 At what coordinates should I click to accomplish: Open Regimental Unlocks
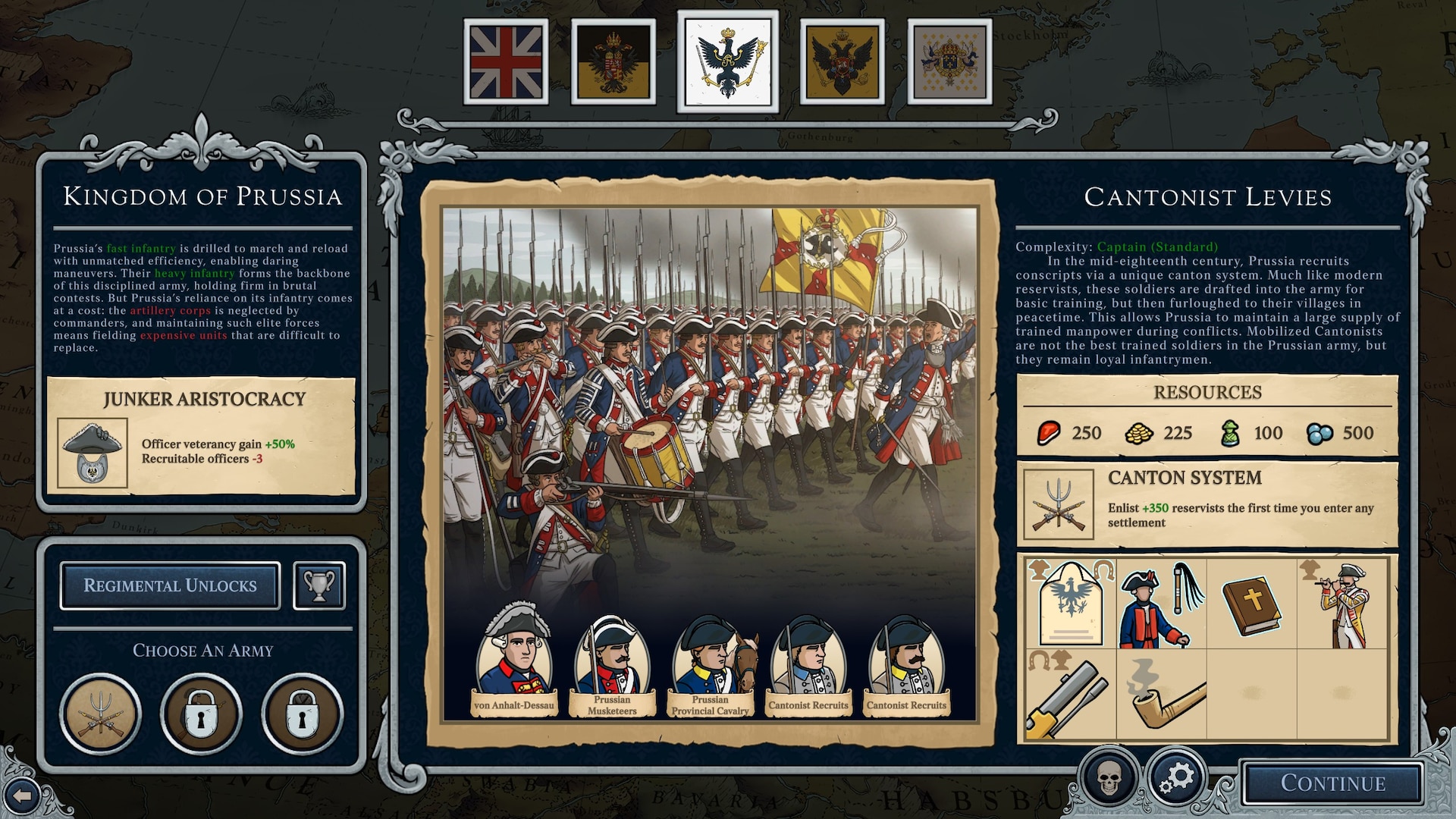171,585
